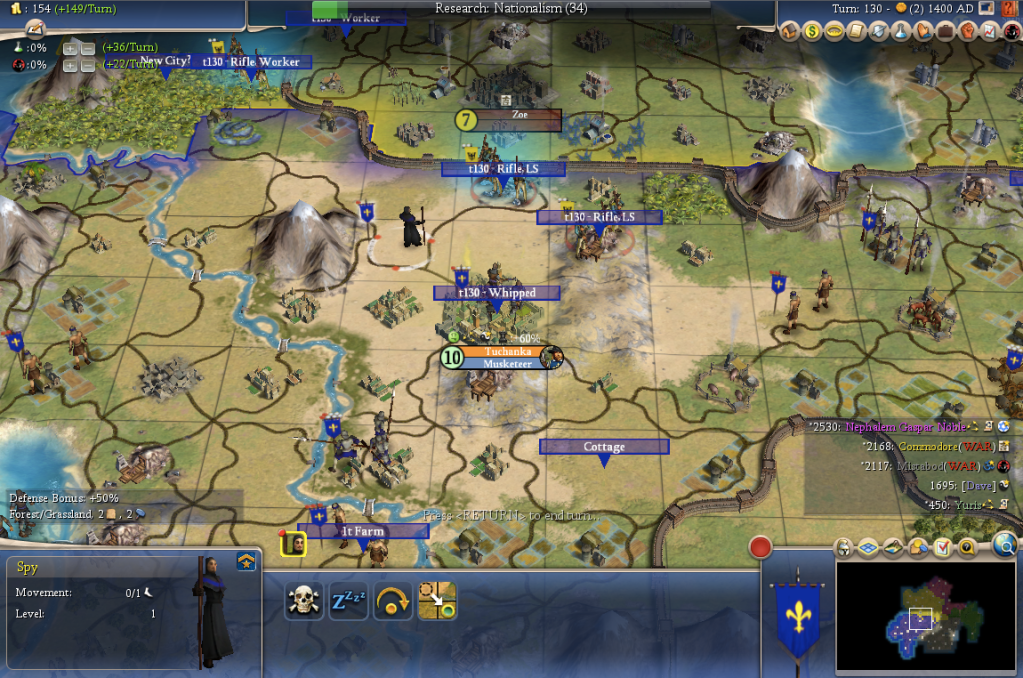
Task: Toggle the score display checkmark icon
Action: pos(942,547)
